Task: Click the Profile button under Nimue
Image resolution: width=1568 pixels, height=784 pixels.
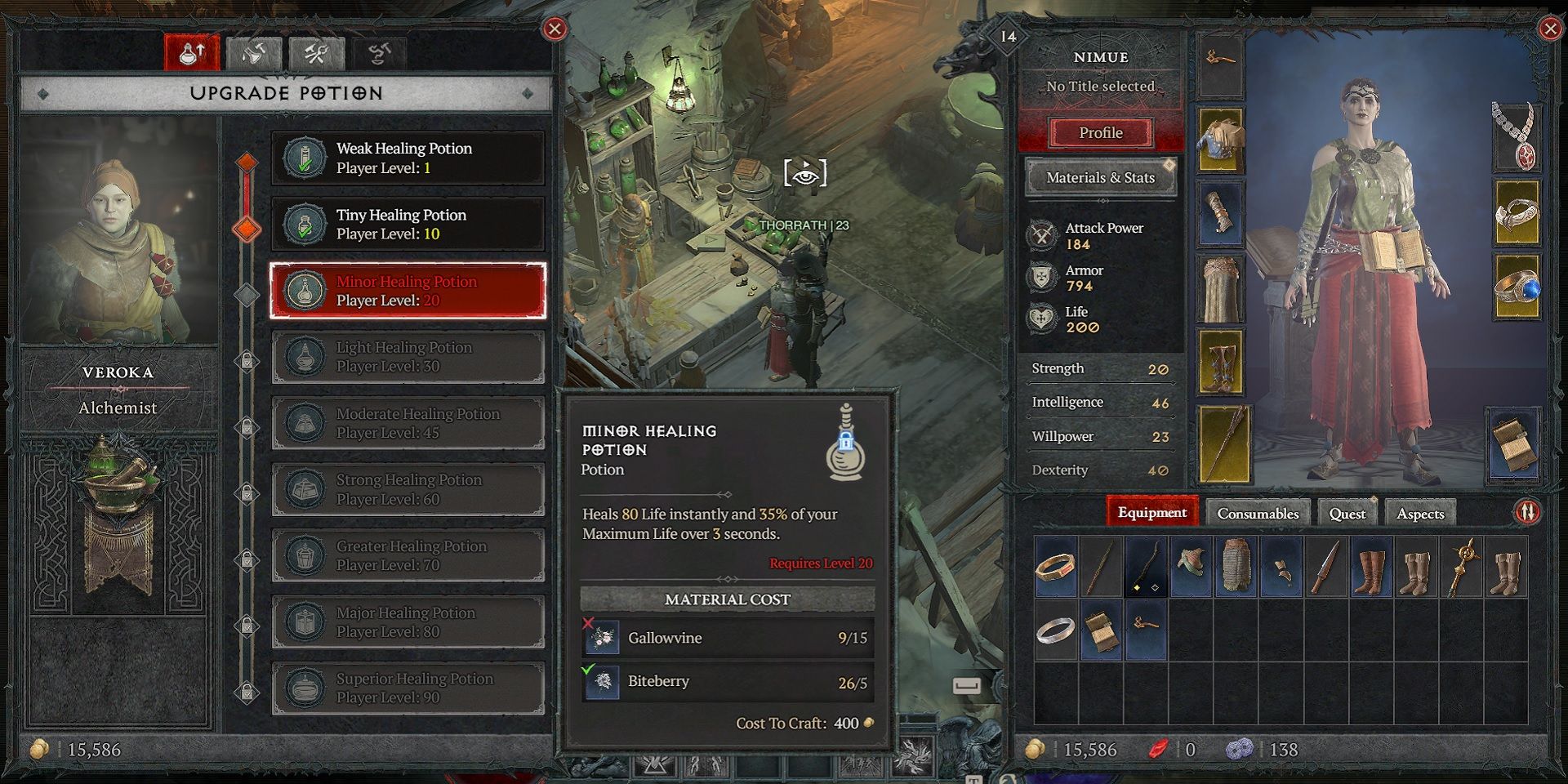Action: 1101,132
